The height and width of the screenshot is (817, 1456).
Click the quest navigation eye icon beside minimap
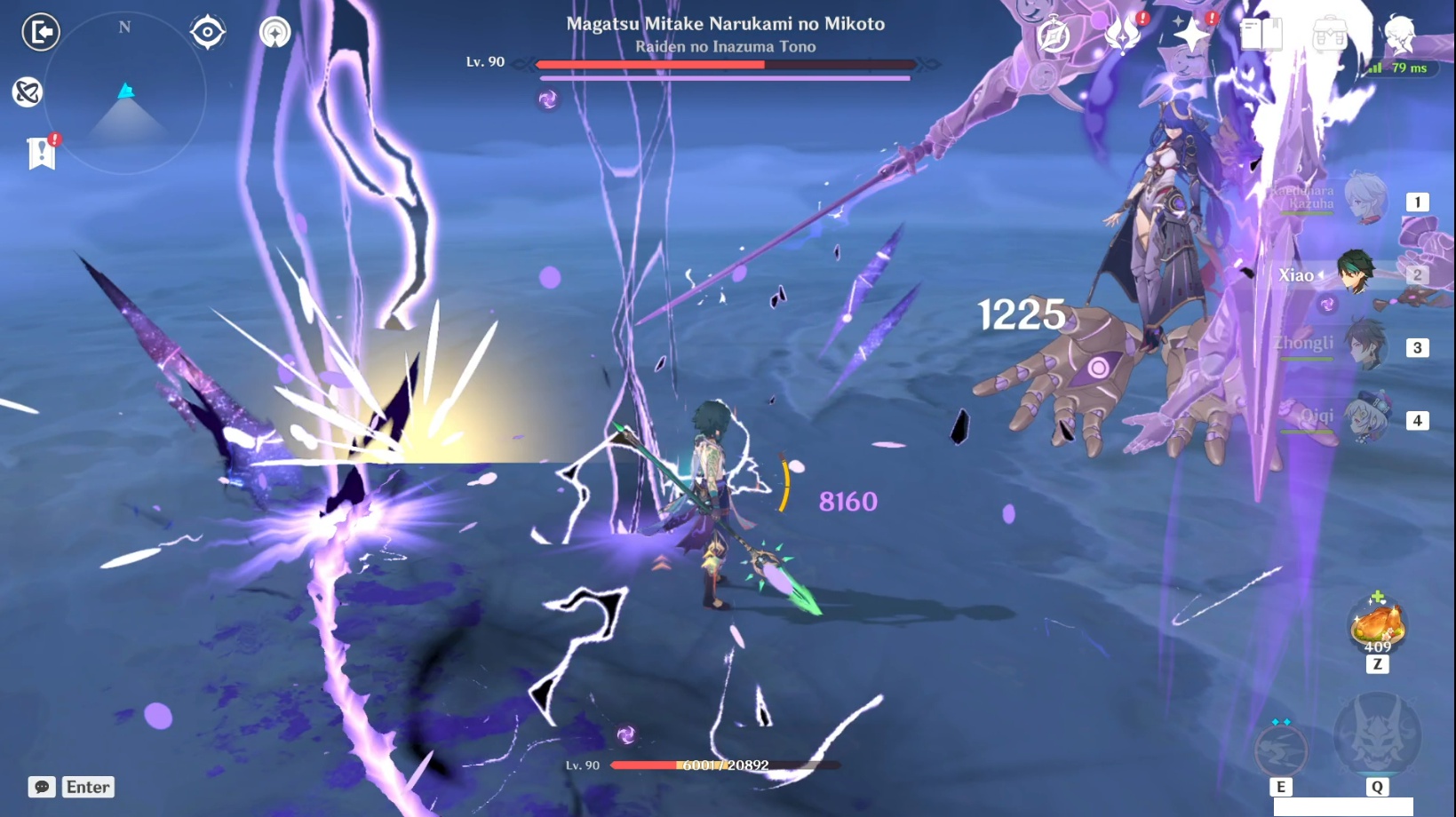coord(207,32)
